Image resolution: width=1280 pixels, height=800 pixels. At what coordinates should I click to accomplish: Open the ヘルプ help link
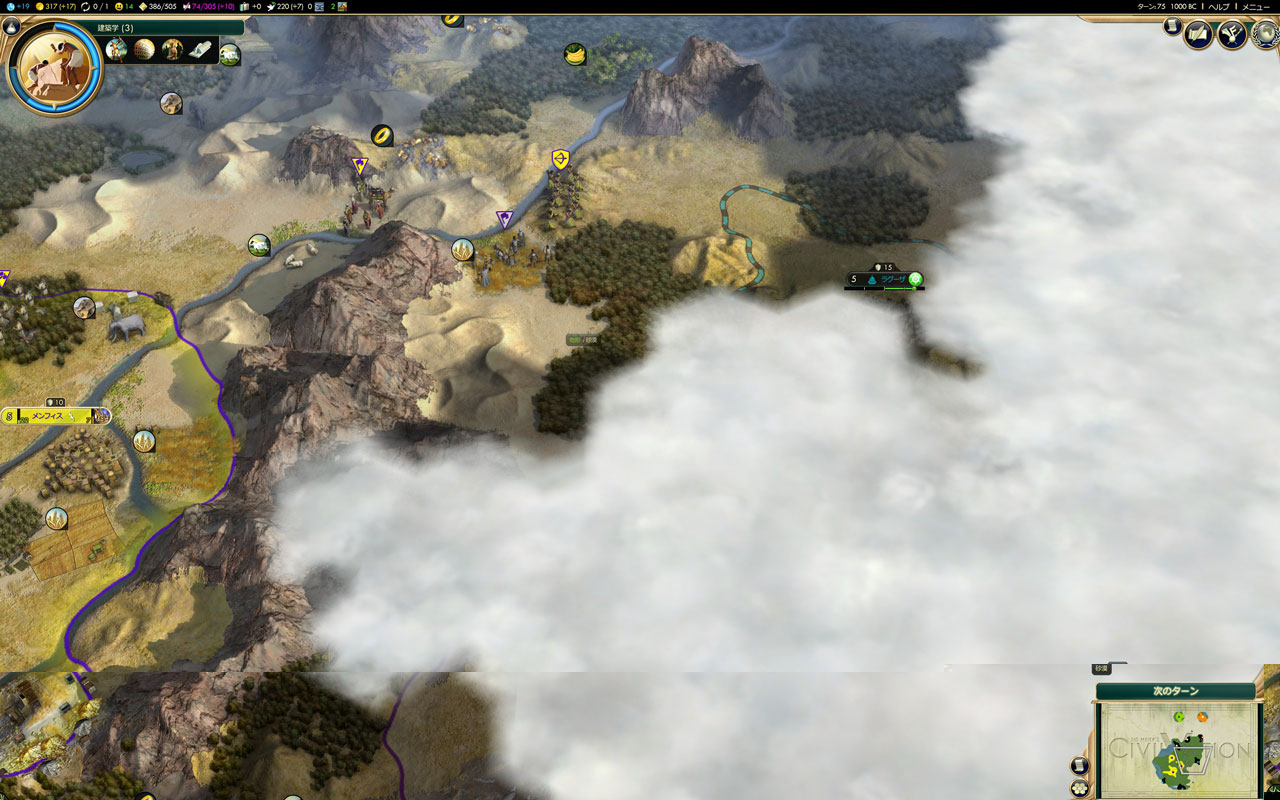(x=1219, y=6)
